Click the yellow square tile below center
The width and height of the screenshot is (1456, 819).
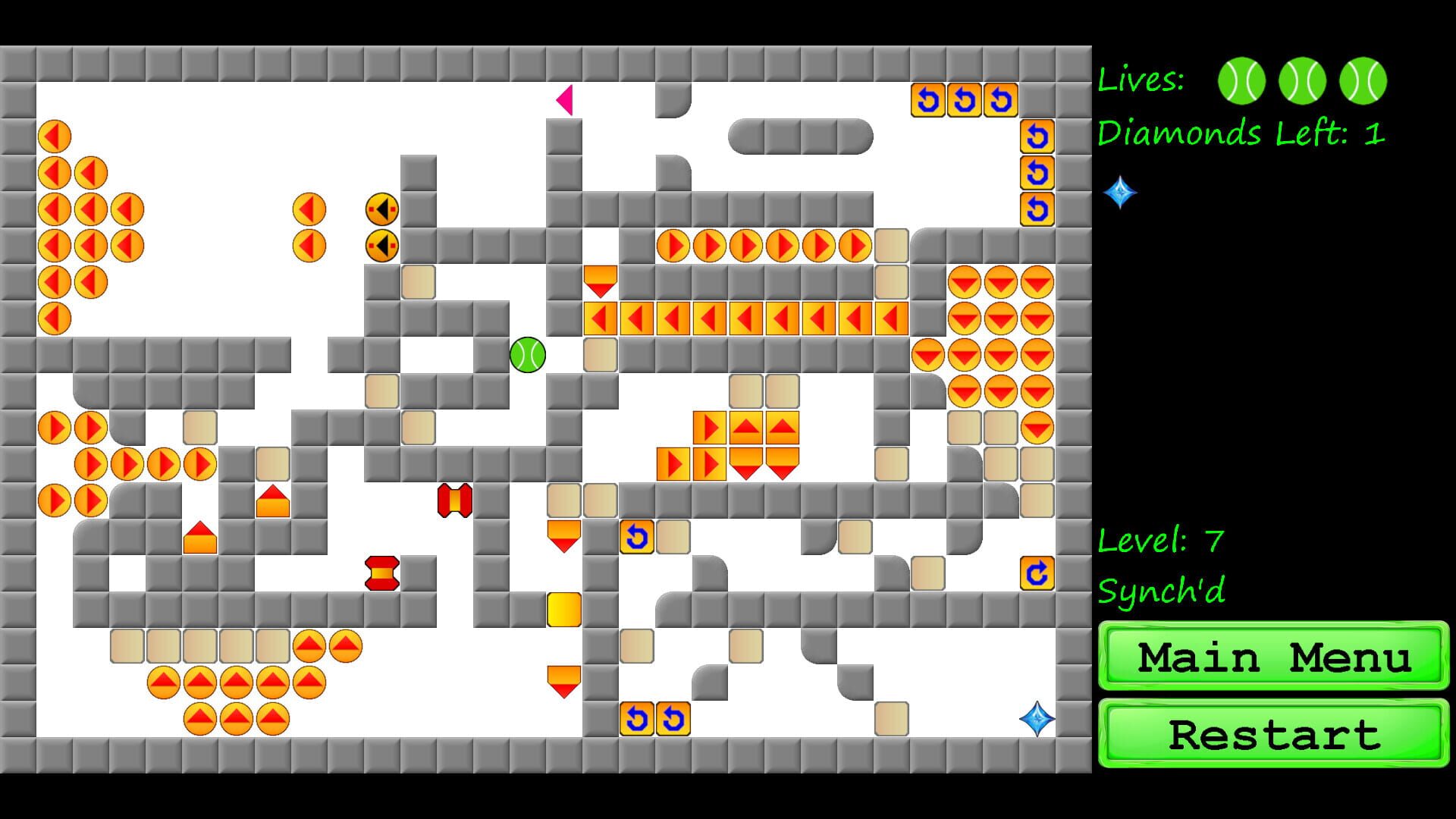click(563, 609)
